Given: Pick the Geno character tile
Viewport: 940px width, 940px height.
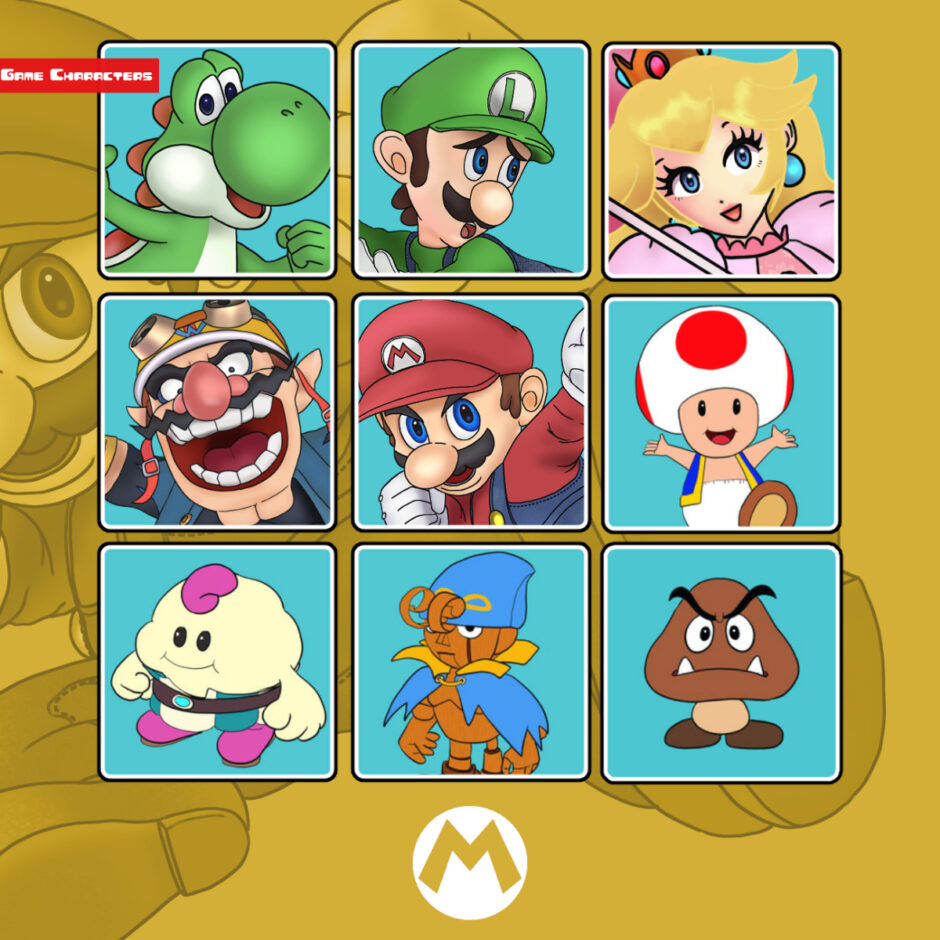Looking at the screenshot, I should pyautogui.click(x=470, y=662).
